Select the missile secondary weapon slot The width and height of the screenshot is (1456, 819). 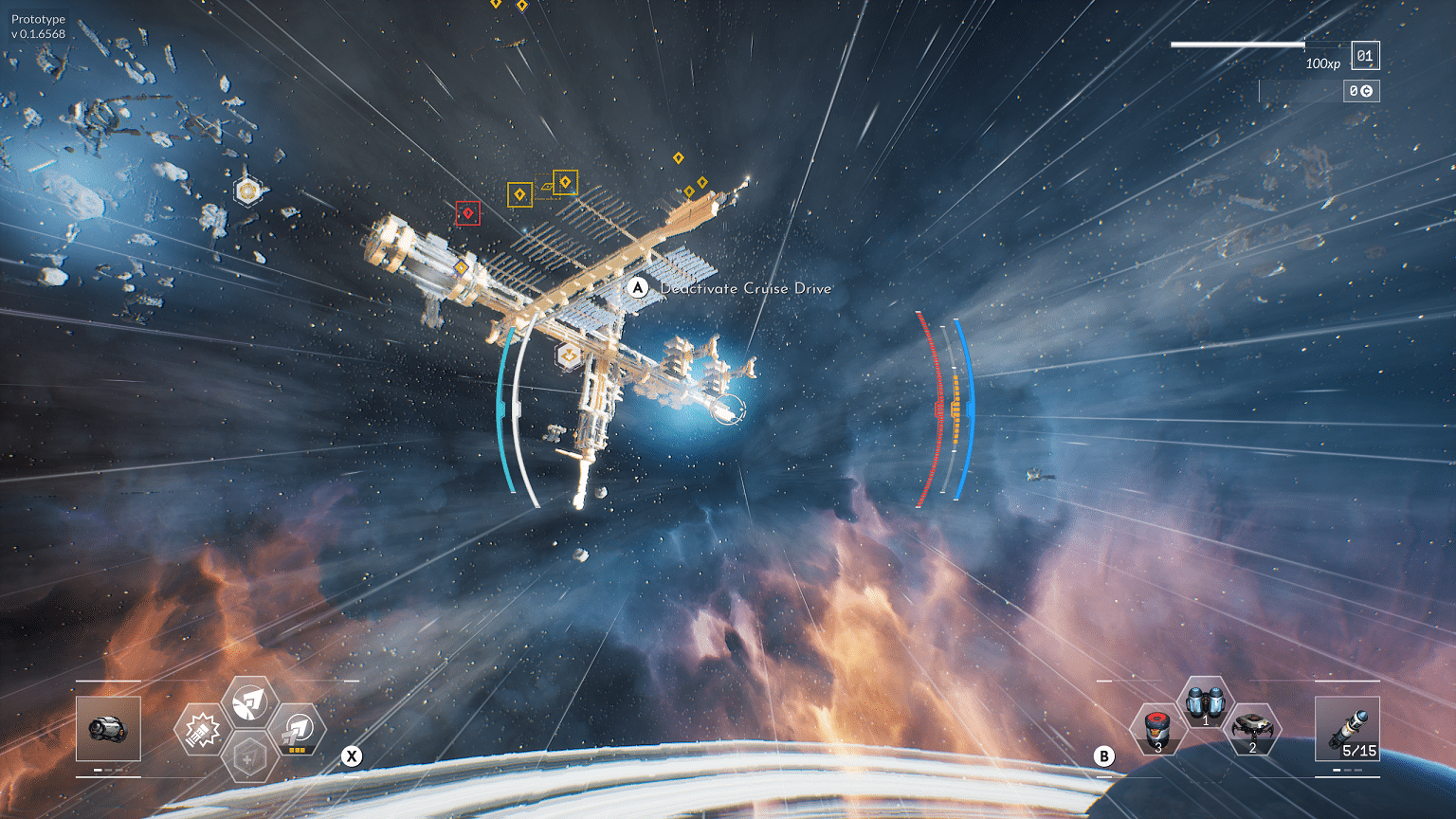pos(1347,728)
